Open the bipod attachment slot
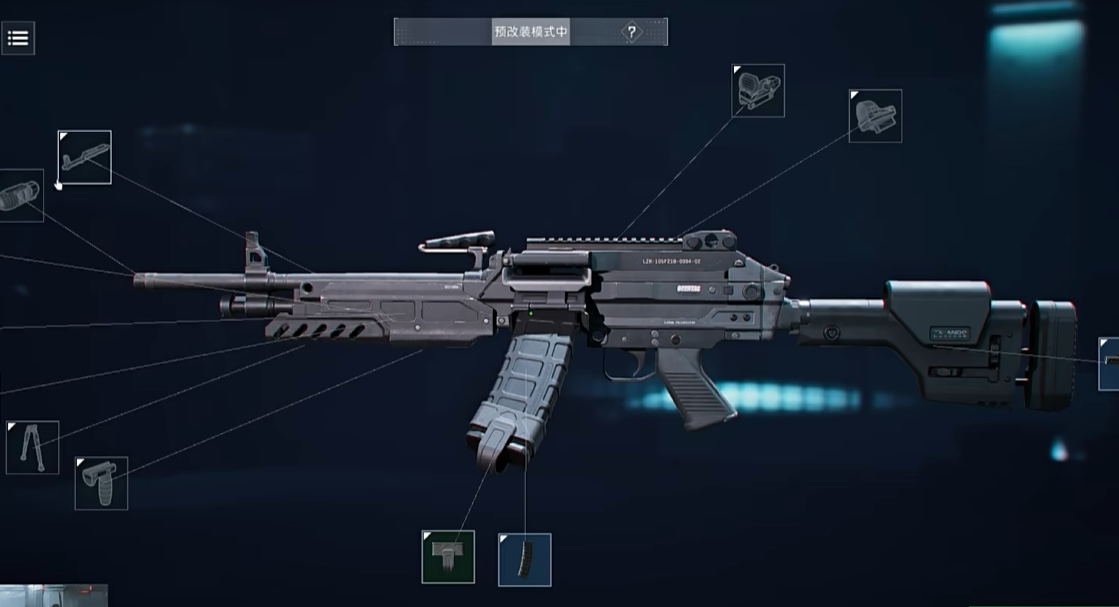This screenshot has height=607, width=1119. (33, 447)
